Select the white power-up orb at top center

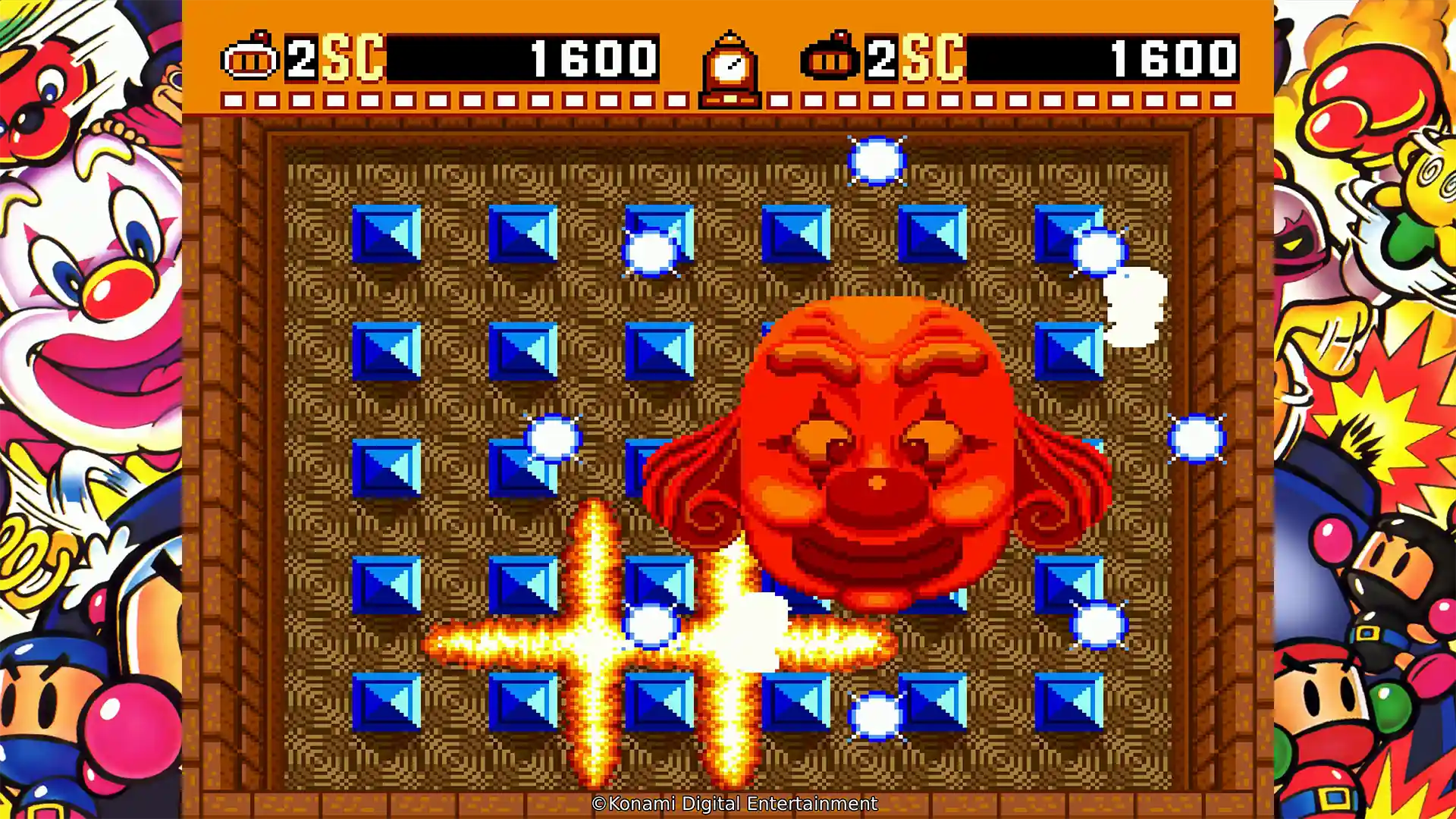(x=876, y=159)
